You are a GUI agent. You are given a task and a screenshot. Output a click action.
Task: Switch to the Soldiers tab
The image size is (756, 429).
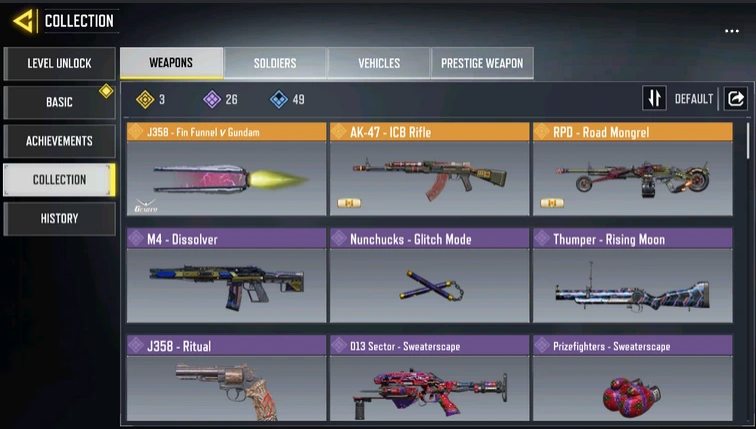pyautogui.click(x=274, y=63)
